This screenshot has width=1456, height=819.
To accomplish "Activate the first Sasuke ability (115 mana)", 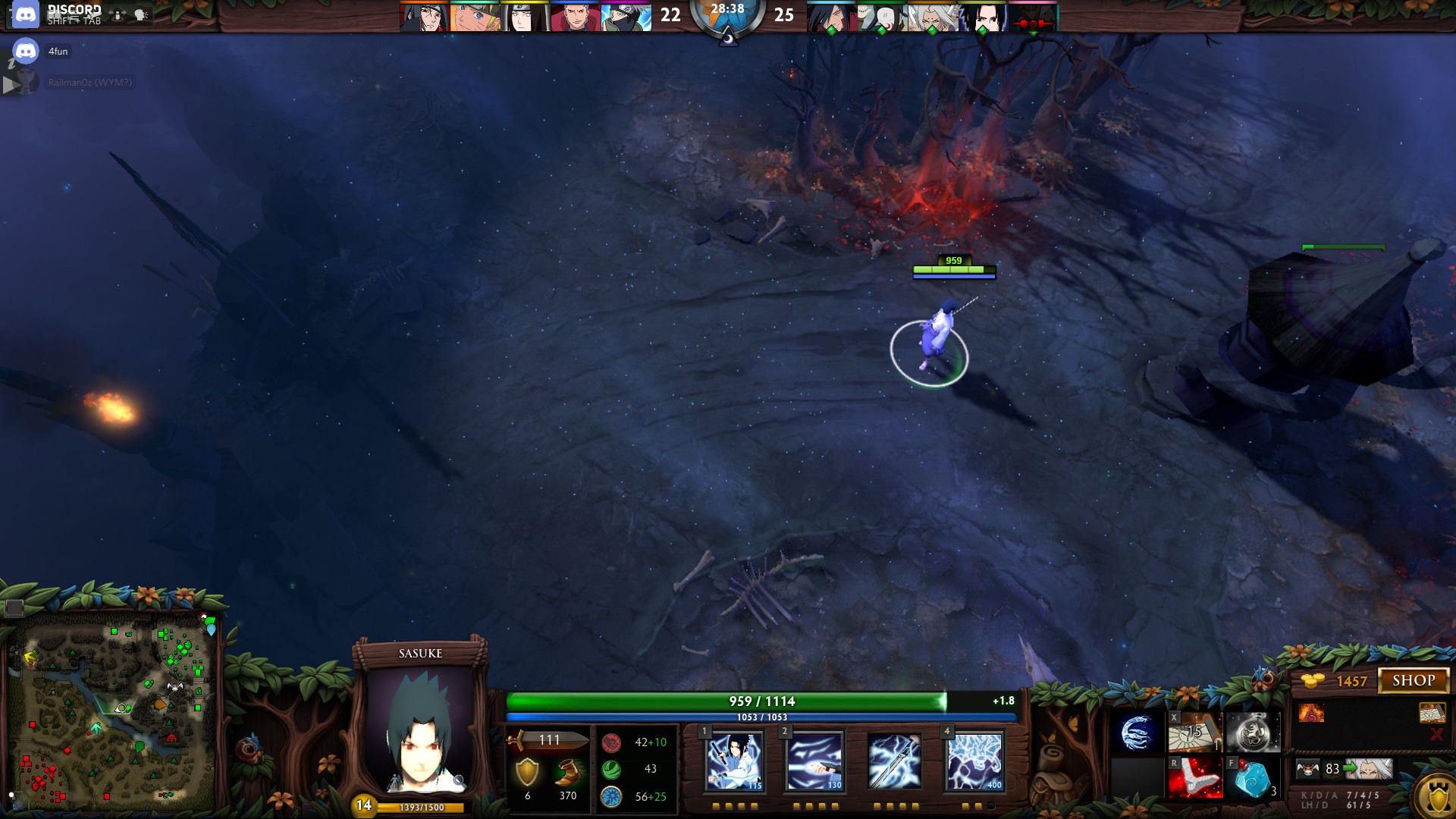I will (x=734, y=761).
